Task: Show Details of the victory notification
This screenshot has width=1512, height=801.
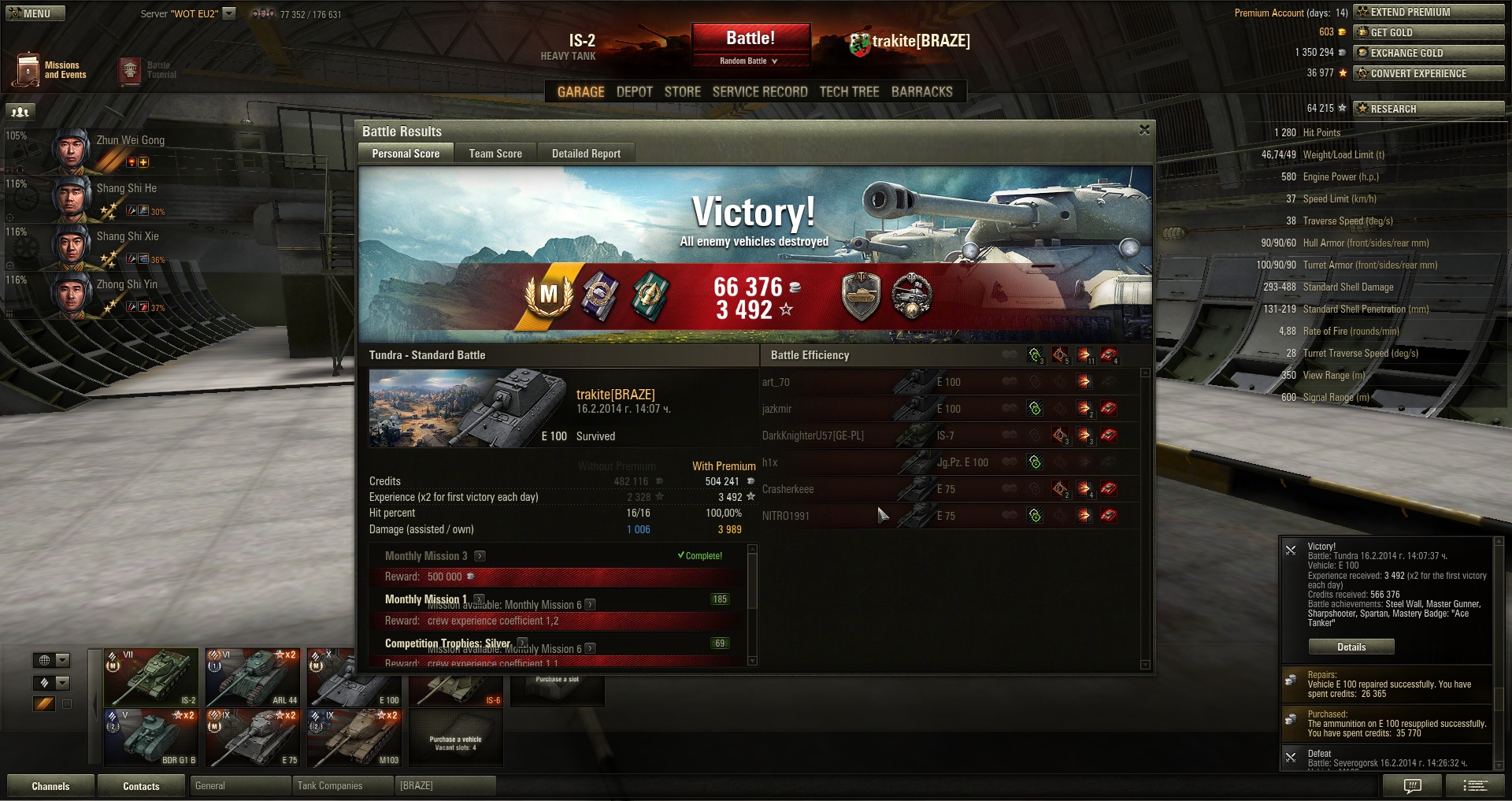Action: coord(1351,647)
